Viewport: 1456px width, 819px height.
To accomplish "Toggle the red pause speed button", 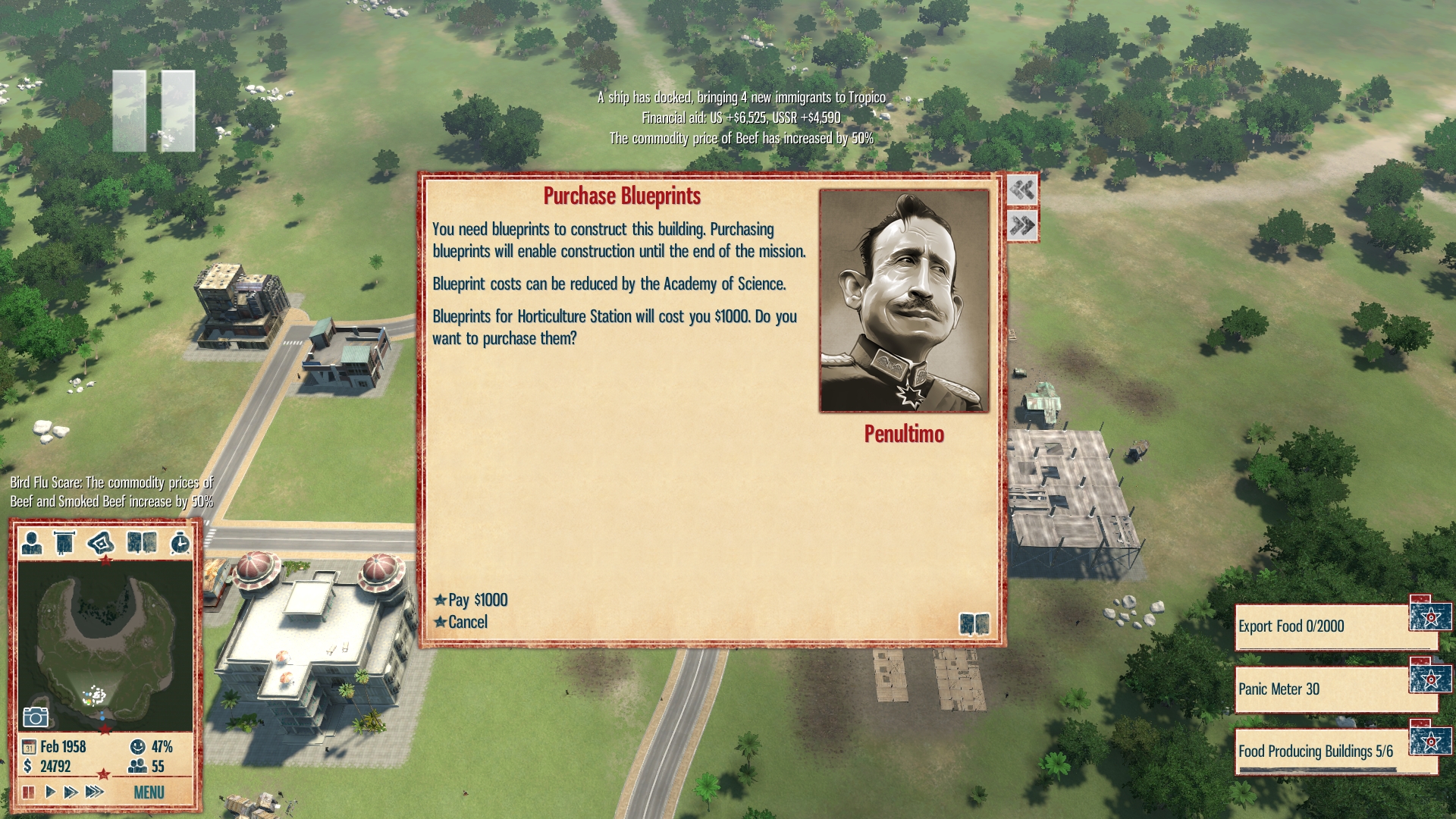I will (x=29, y=792).
